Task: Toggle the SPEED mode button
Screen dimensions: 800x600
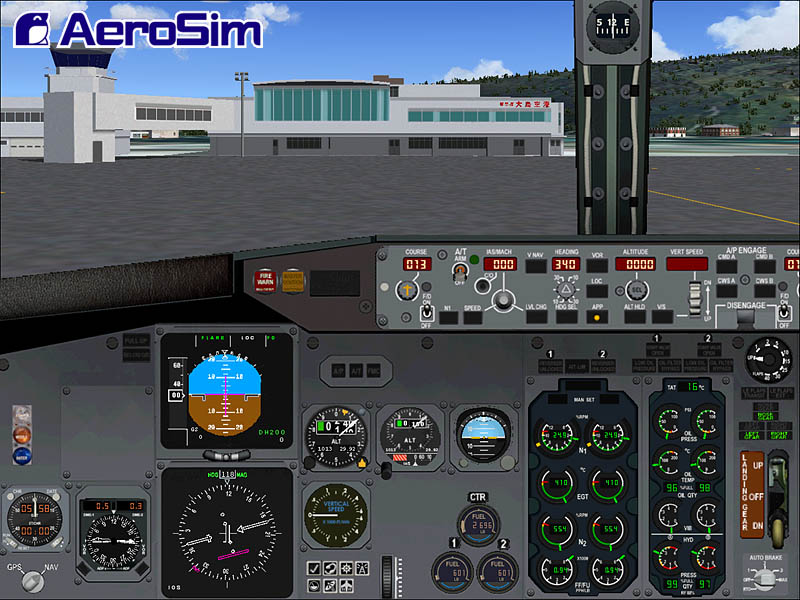Action: [472, 317]
